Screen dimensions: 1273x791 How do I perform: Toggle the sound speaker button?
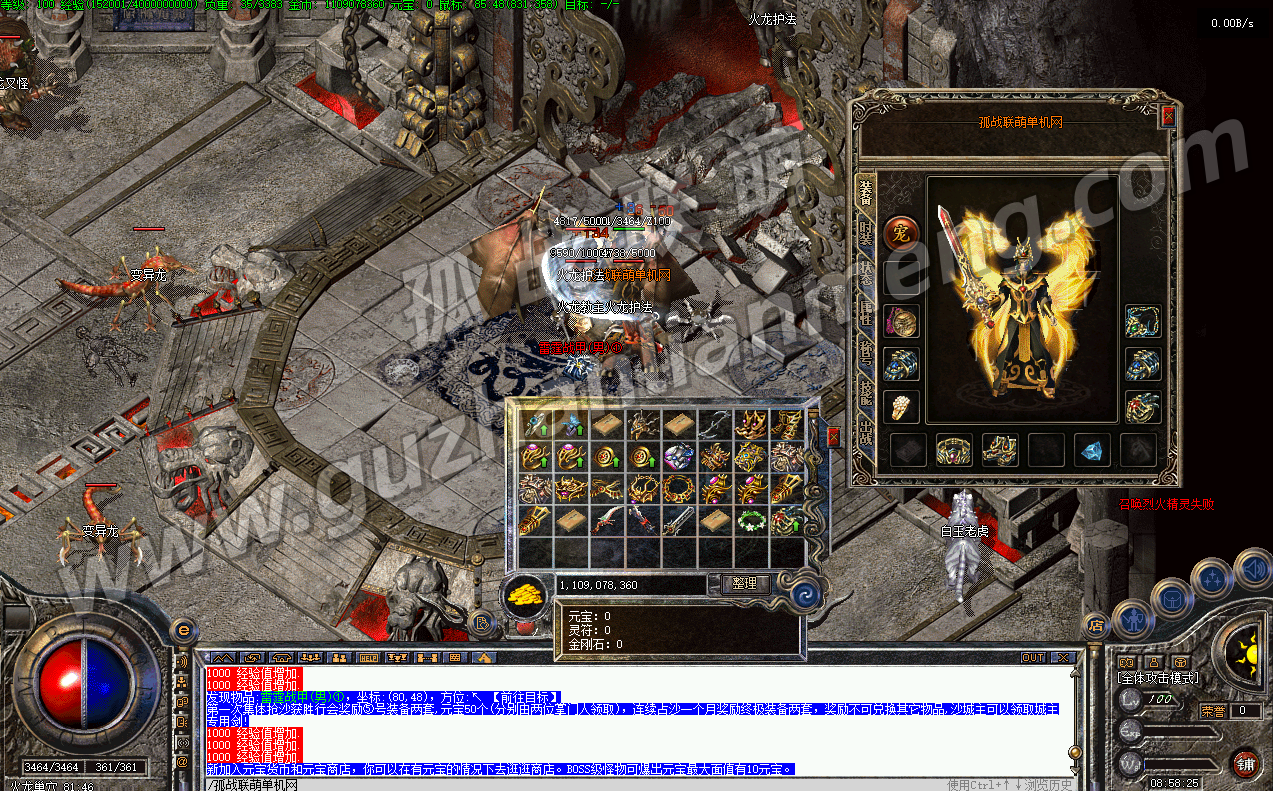point(1251,570)
